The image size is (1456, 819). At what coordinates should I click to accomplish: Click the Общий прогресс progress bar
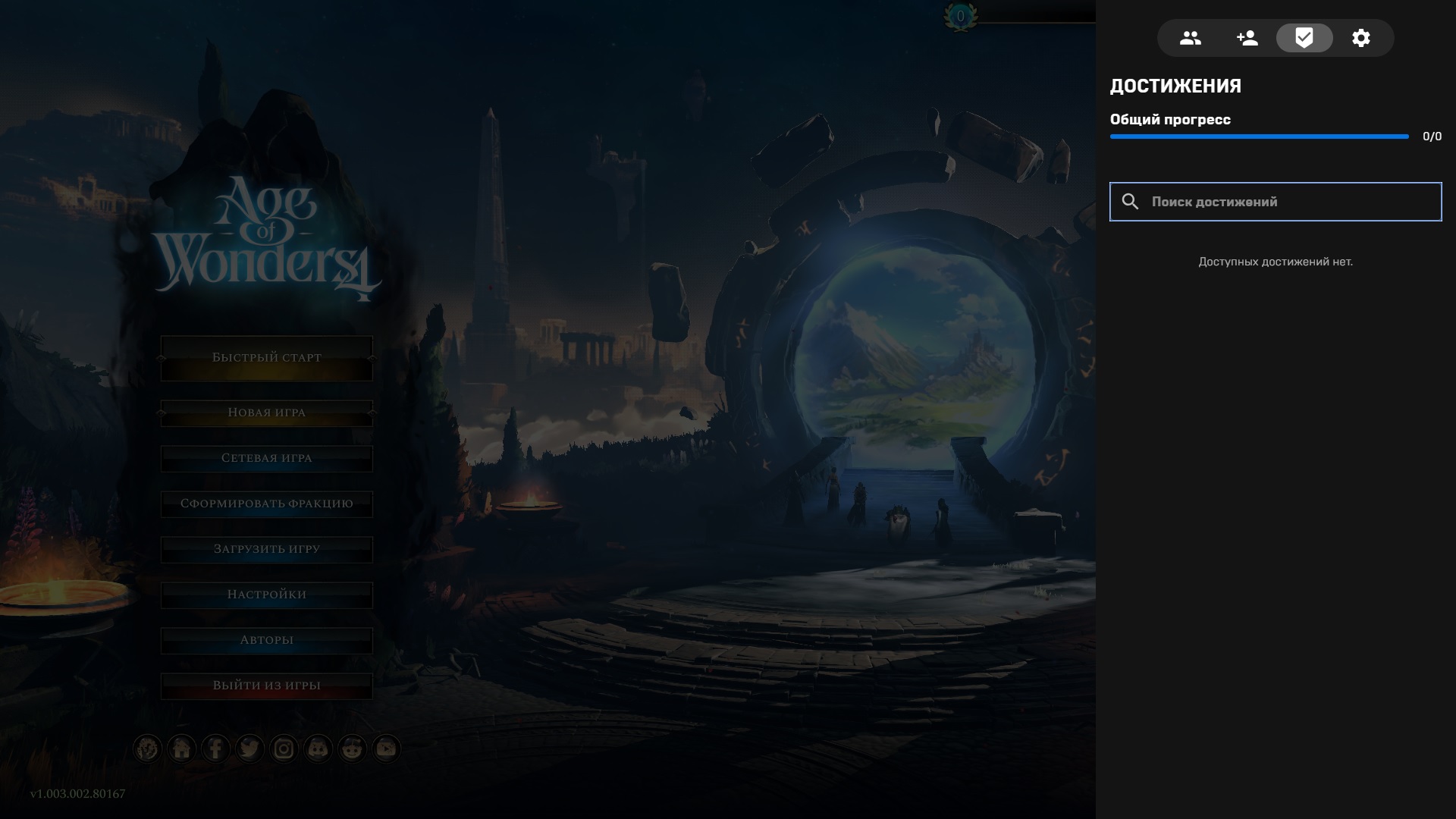coord(1259,137)
